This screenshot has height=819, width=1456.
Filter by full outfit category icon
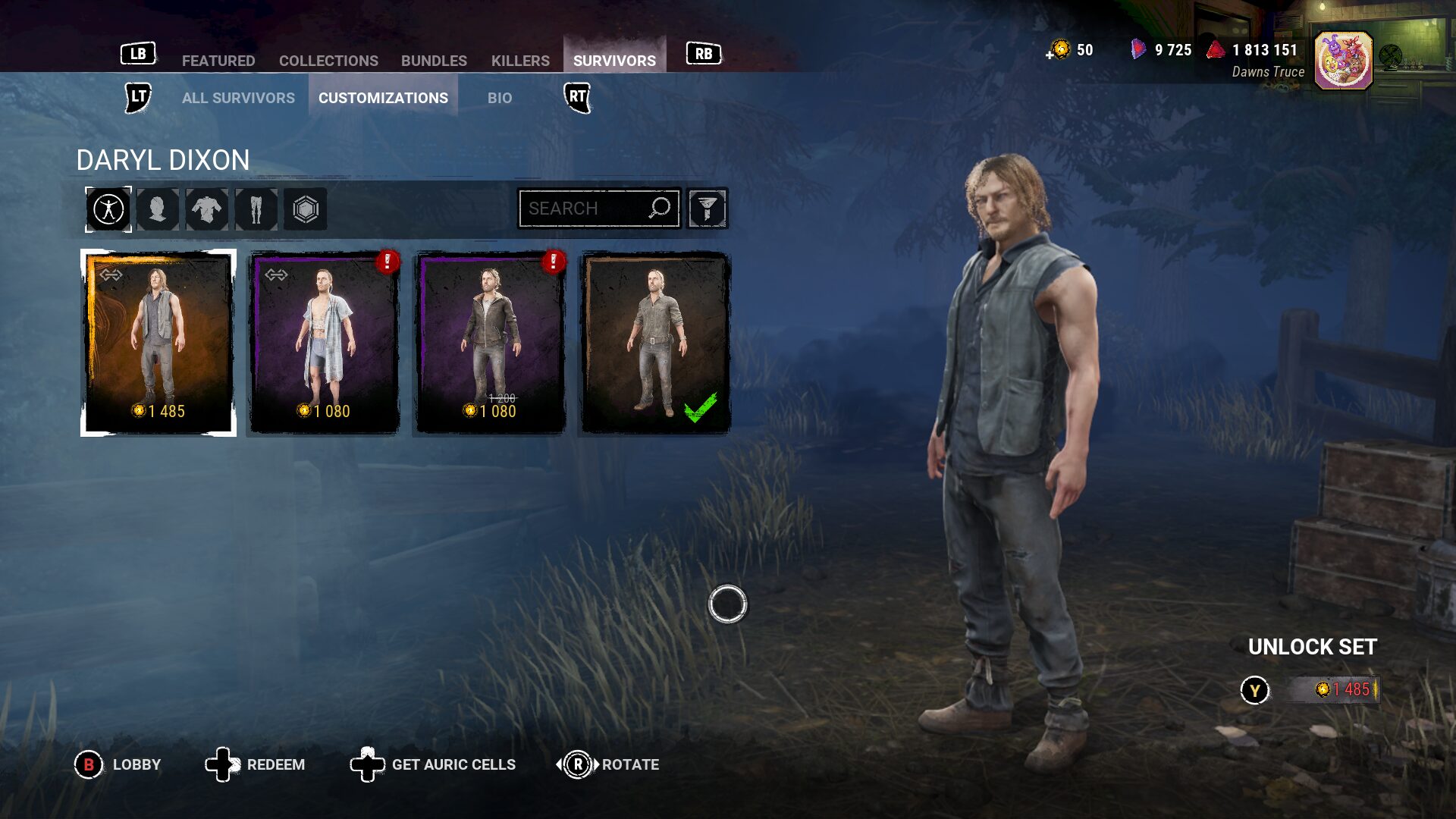pyautogui.click(x=108, y=209)
